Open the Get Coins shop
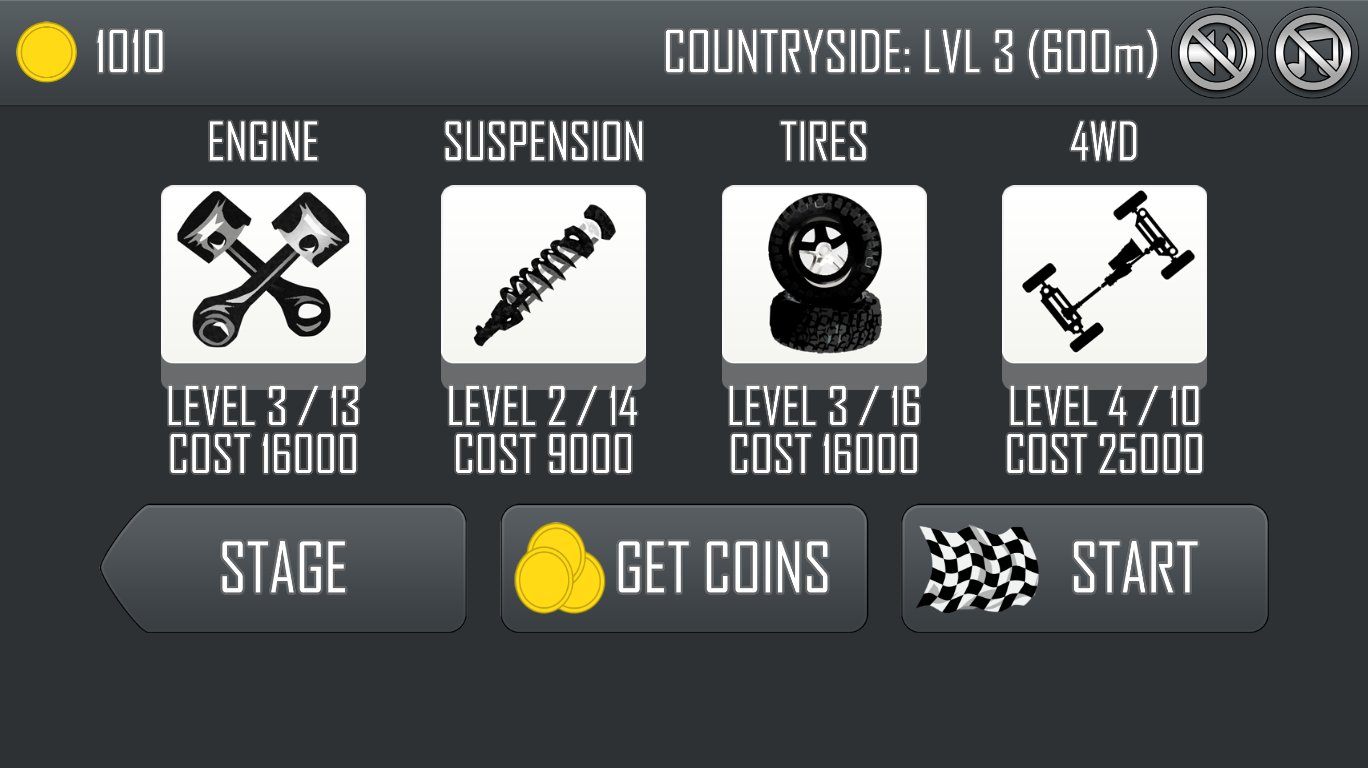The height and width of the screenshot is (768, 1368). (684, 568)
